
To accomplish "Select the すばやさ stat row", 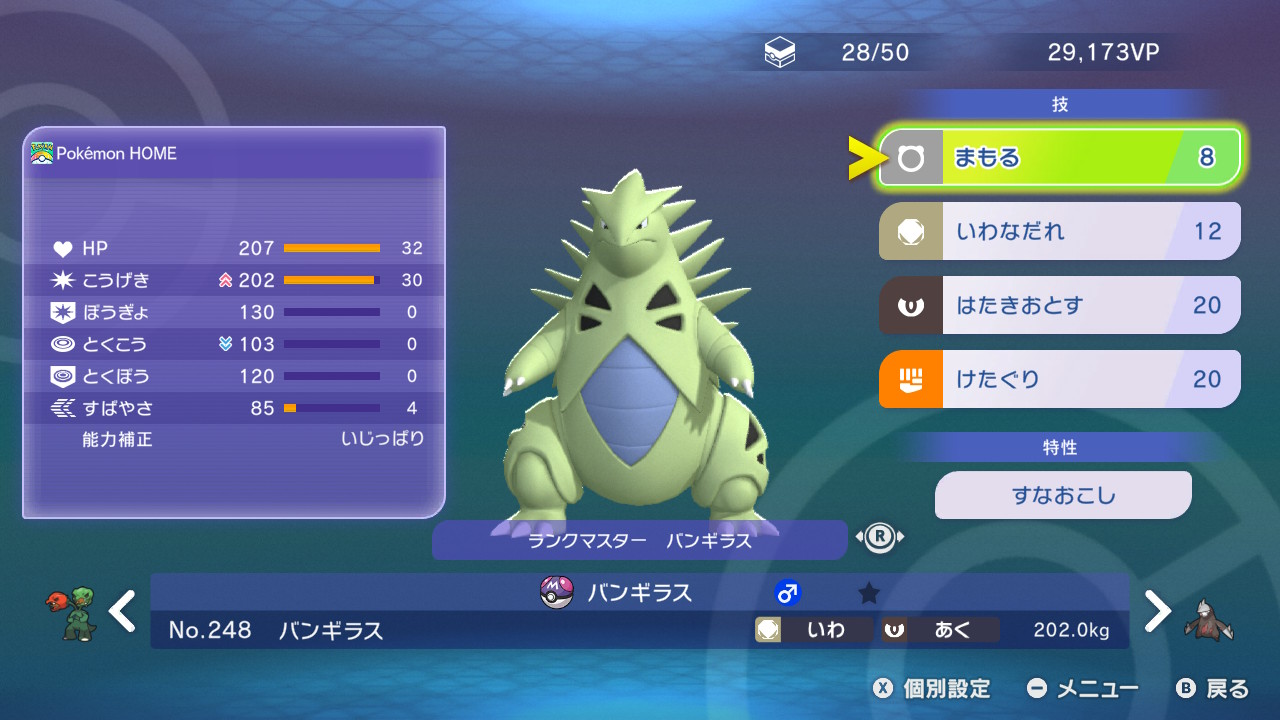I will pyautogui.click(x=236, y=408).
